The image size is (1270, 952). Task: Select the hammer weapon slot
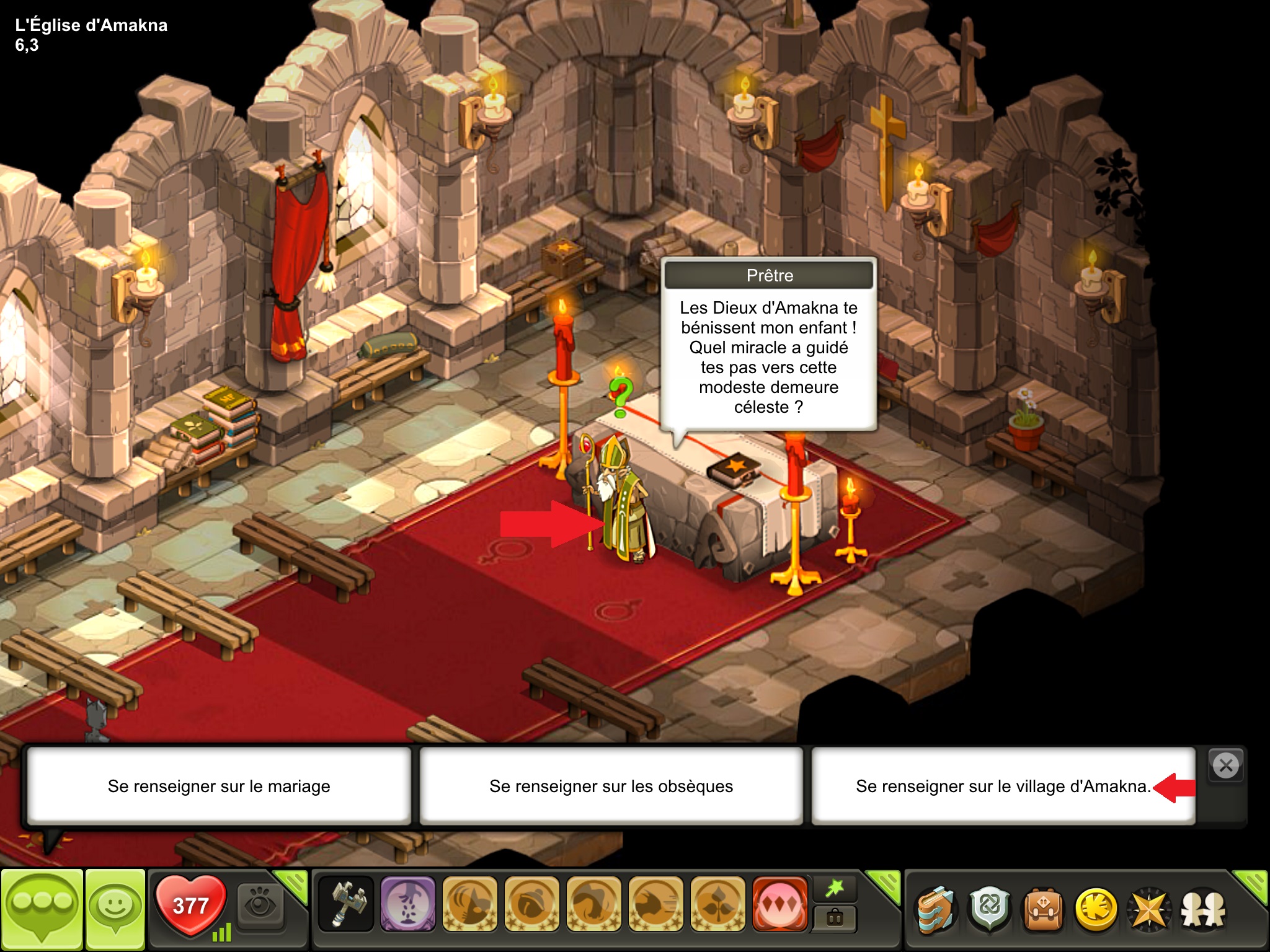346,904
